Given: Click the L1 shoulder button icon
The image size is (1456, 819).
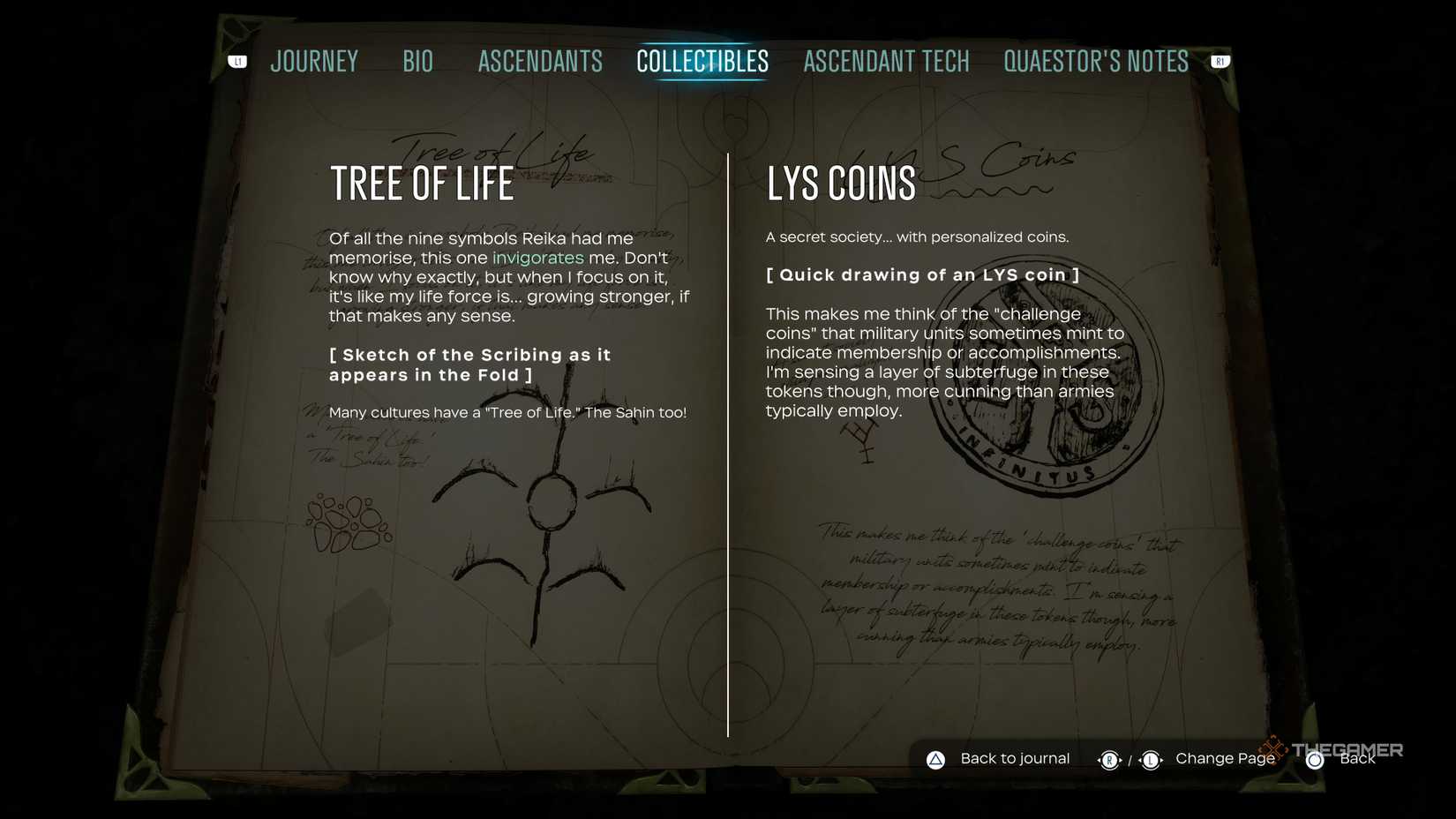Looking at the screenshot, I should click(x=236, y=61).
